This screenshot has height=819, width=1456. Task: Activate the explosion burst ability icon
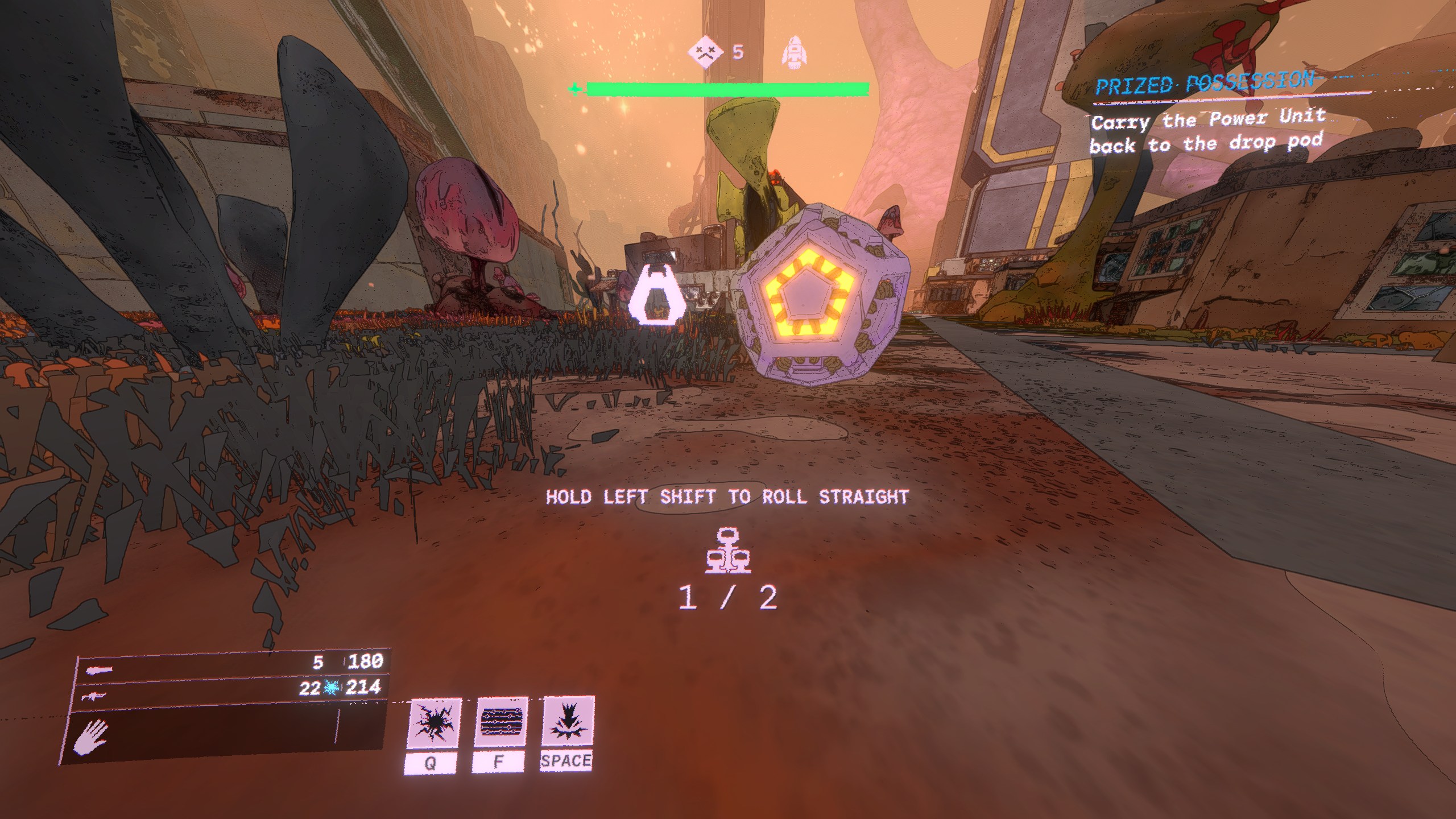[433, 723]
